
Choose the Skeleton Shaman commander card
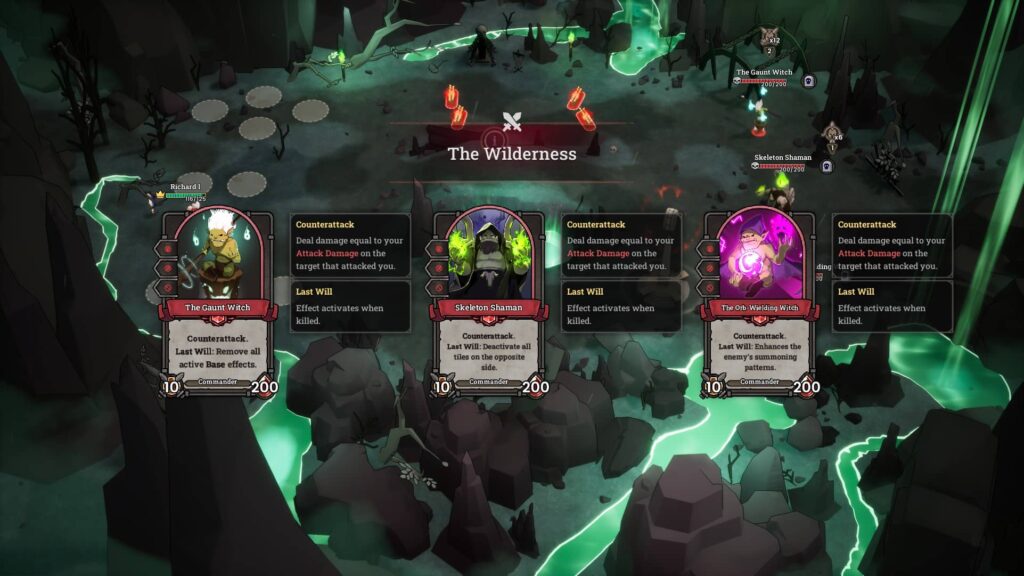click(490, 300)
